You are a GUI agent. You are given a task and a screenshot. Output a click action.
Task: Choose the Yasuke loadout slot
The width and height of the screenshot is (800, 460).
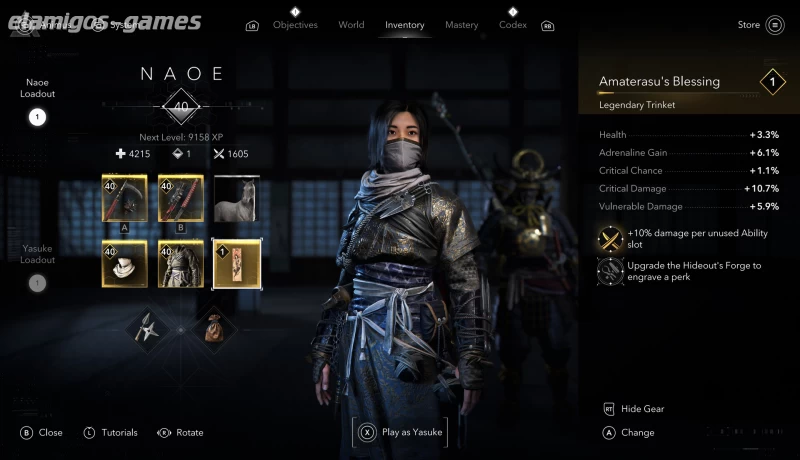[x=38, y=283]
